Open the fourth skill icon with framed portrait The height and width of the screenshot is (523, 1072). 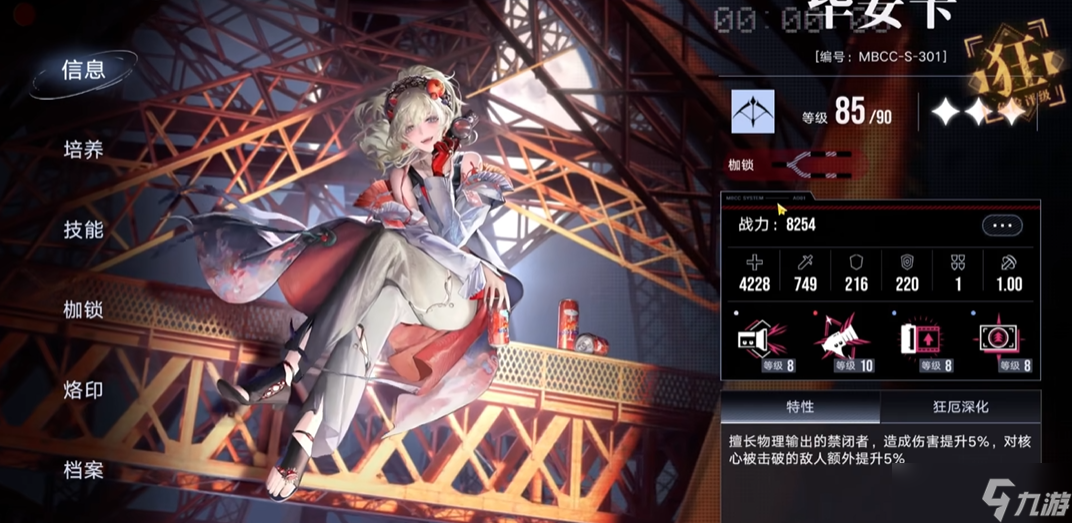point(1001,340)
